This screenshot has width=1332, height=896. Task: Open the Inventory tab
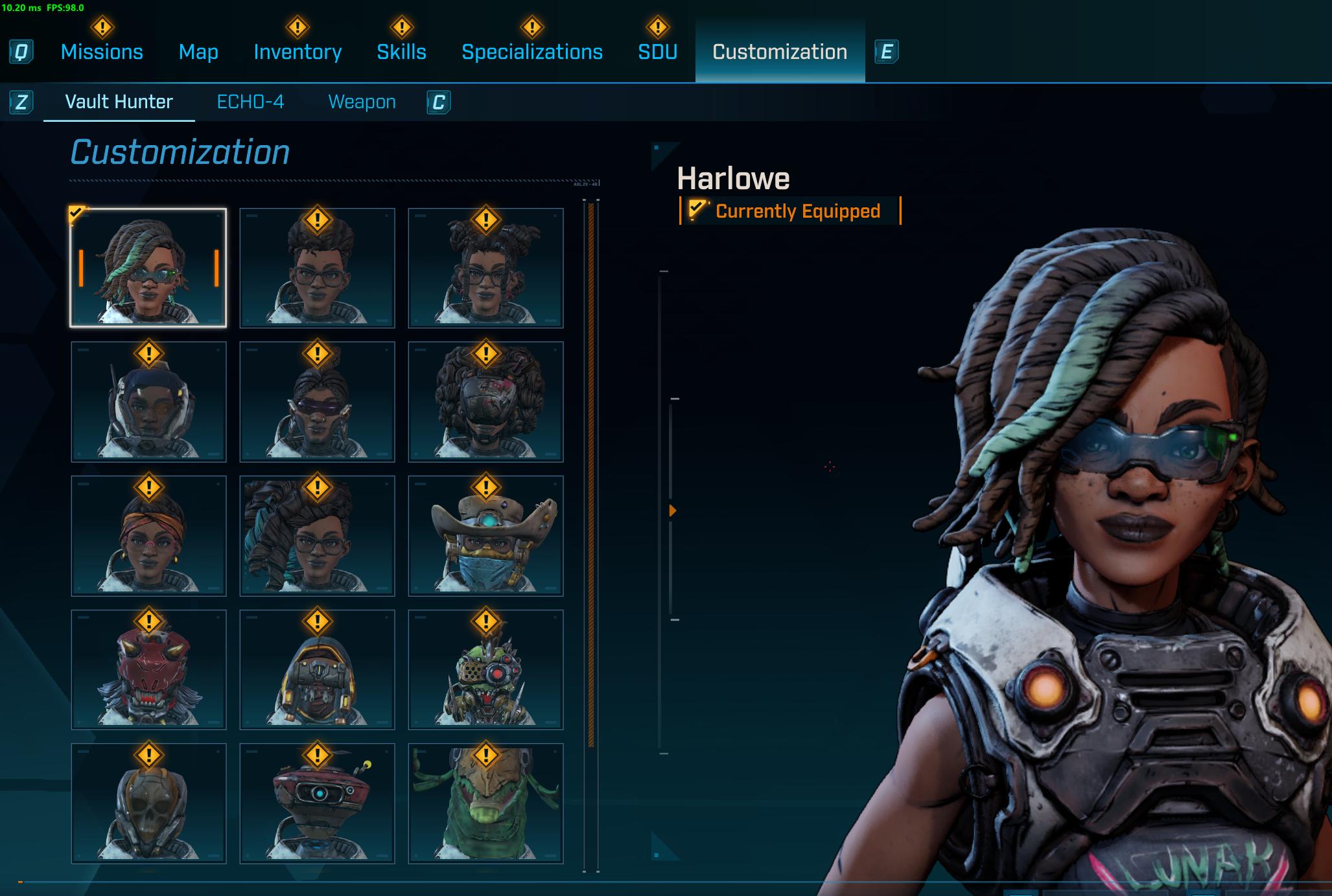[x=298, y=52]
